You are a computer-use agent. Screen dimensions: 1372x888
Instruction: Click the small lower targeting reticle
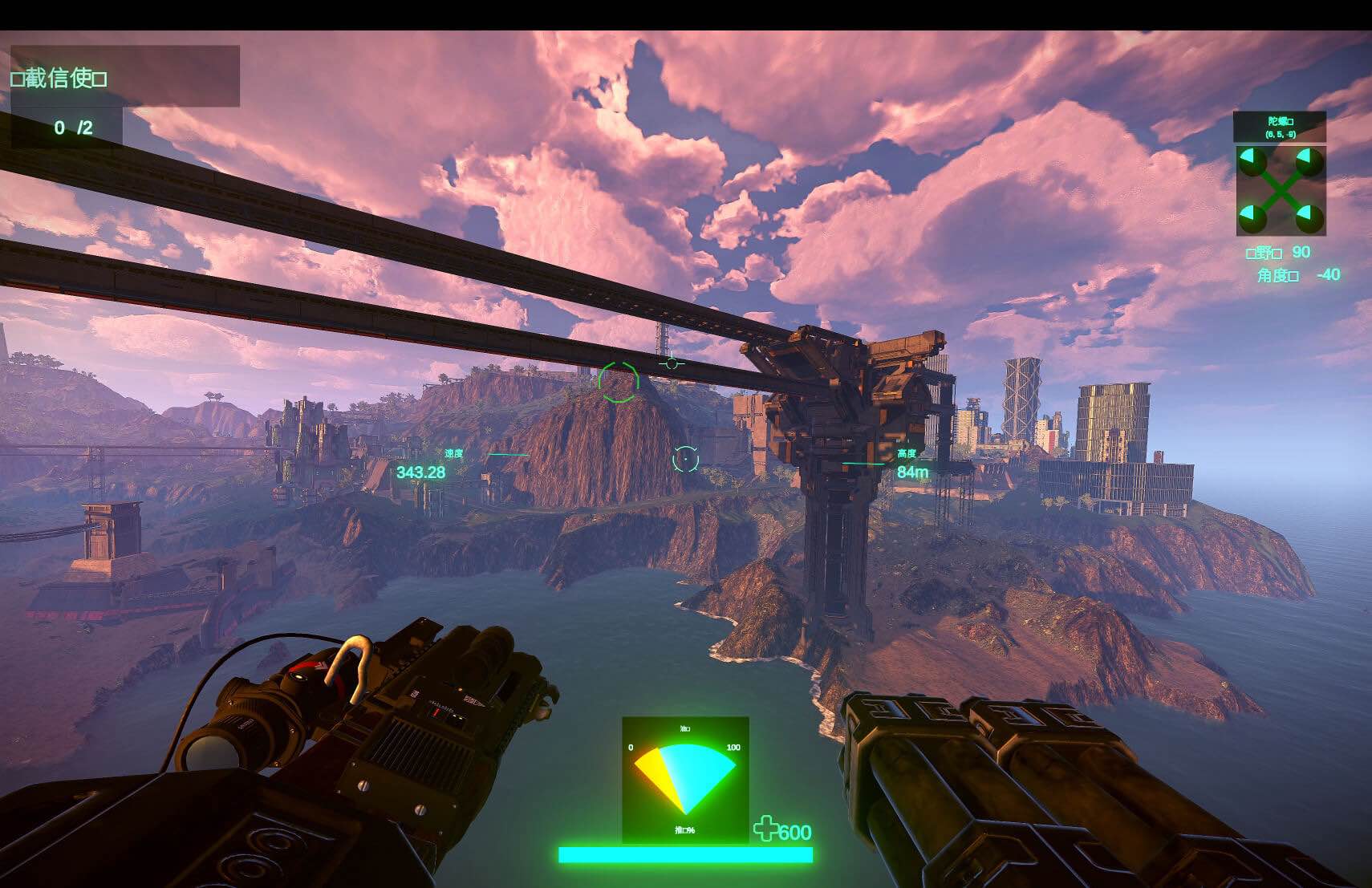coord(686,459)
